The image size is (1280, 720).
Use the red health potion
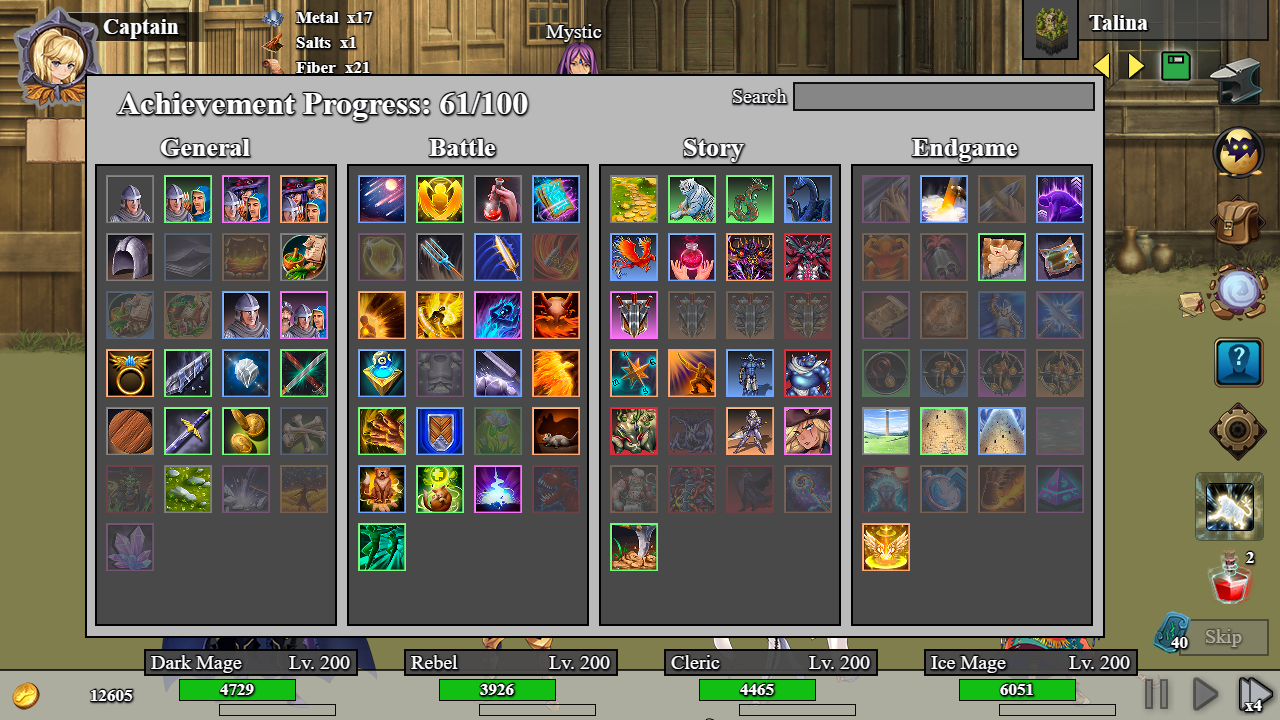[x=1231, y=580]
